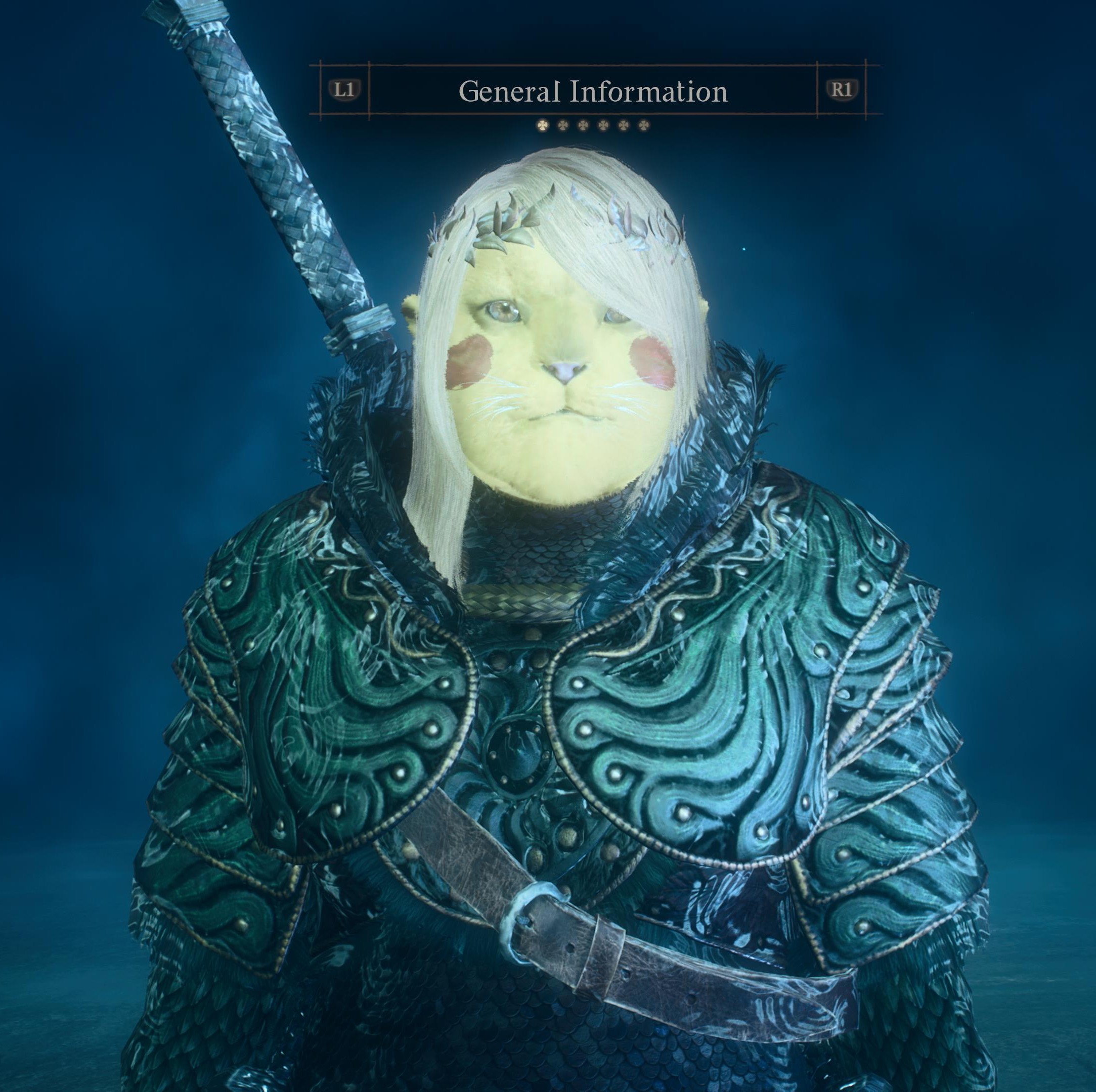Select the General Information tab header
The image size is (1096, 1092).
(x=593, y=90)
